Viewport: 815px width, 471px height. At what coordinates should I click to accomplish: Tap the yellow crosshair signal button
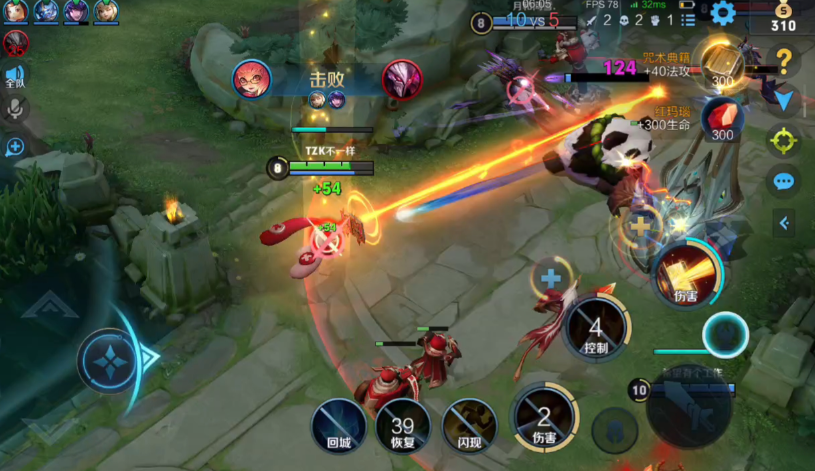pyautogui.click(x=784, y=141)
